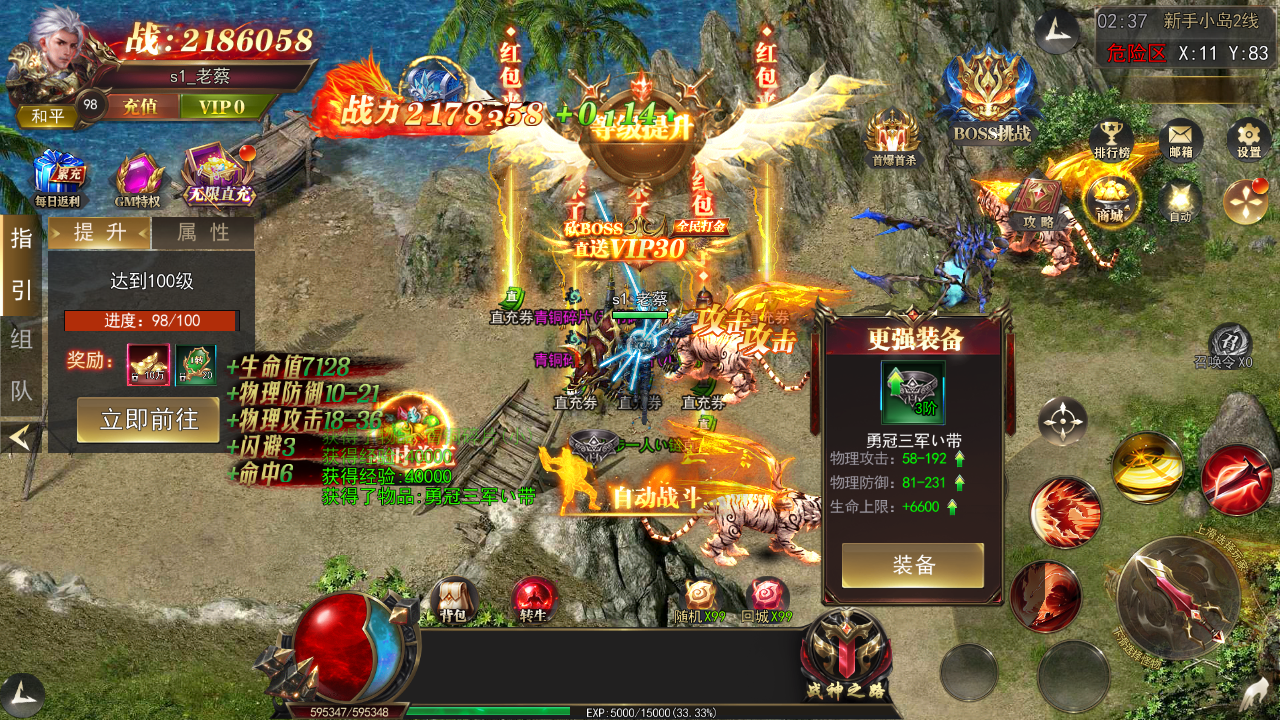Open the 排行榜 leaderboard

tap(1111, 140)
